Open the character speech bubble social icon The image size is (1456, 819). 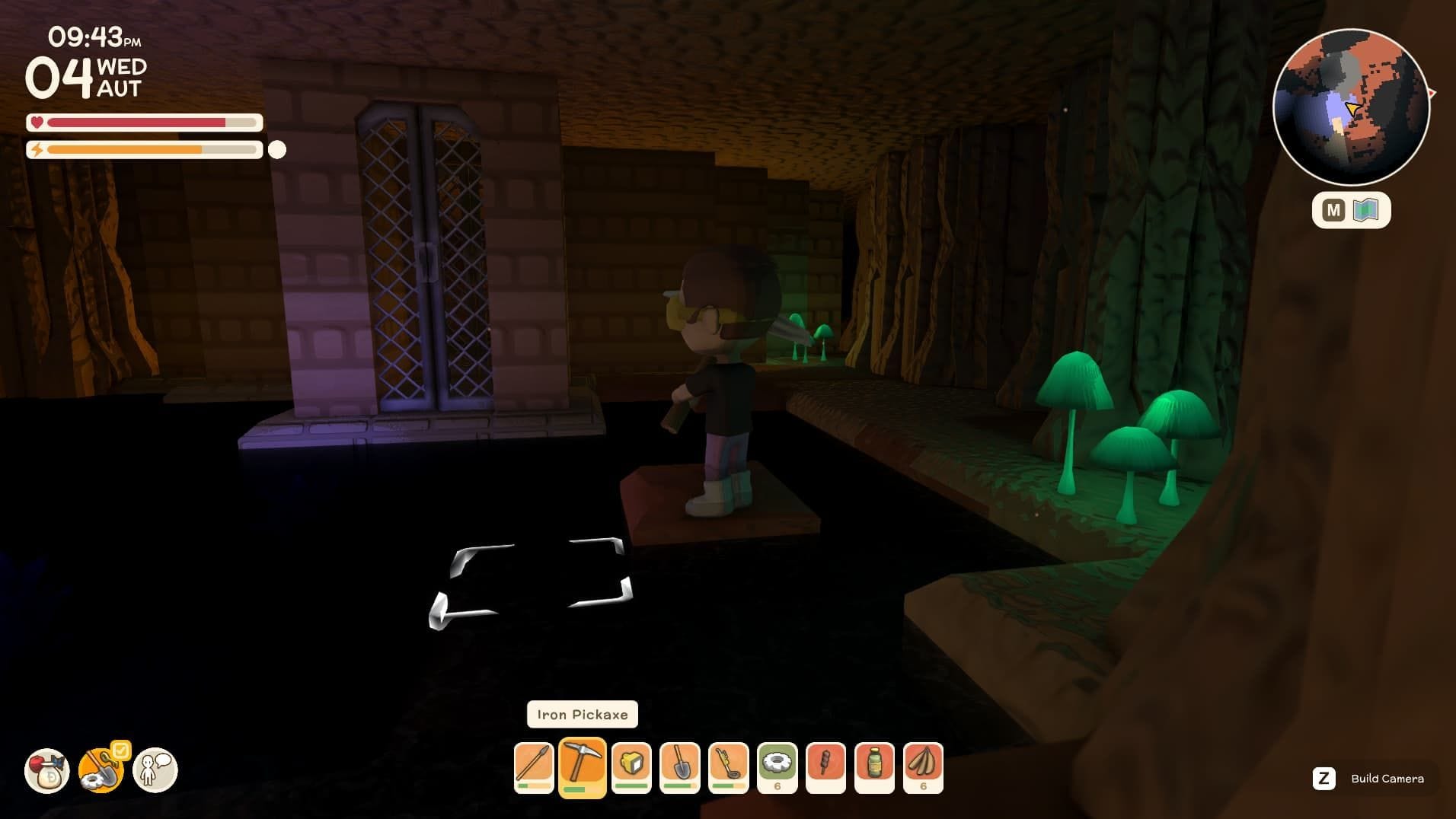point(155,770)
